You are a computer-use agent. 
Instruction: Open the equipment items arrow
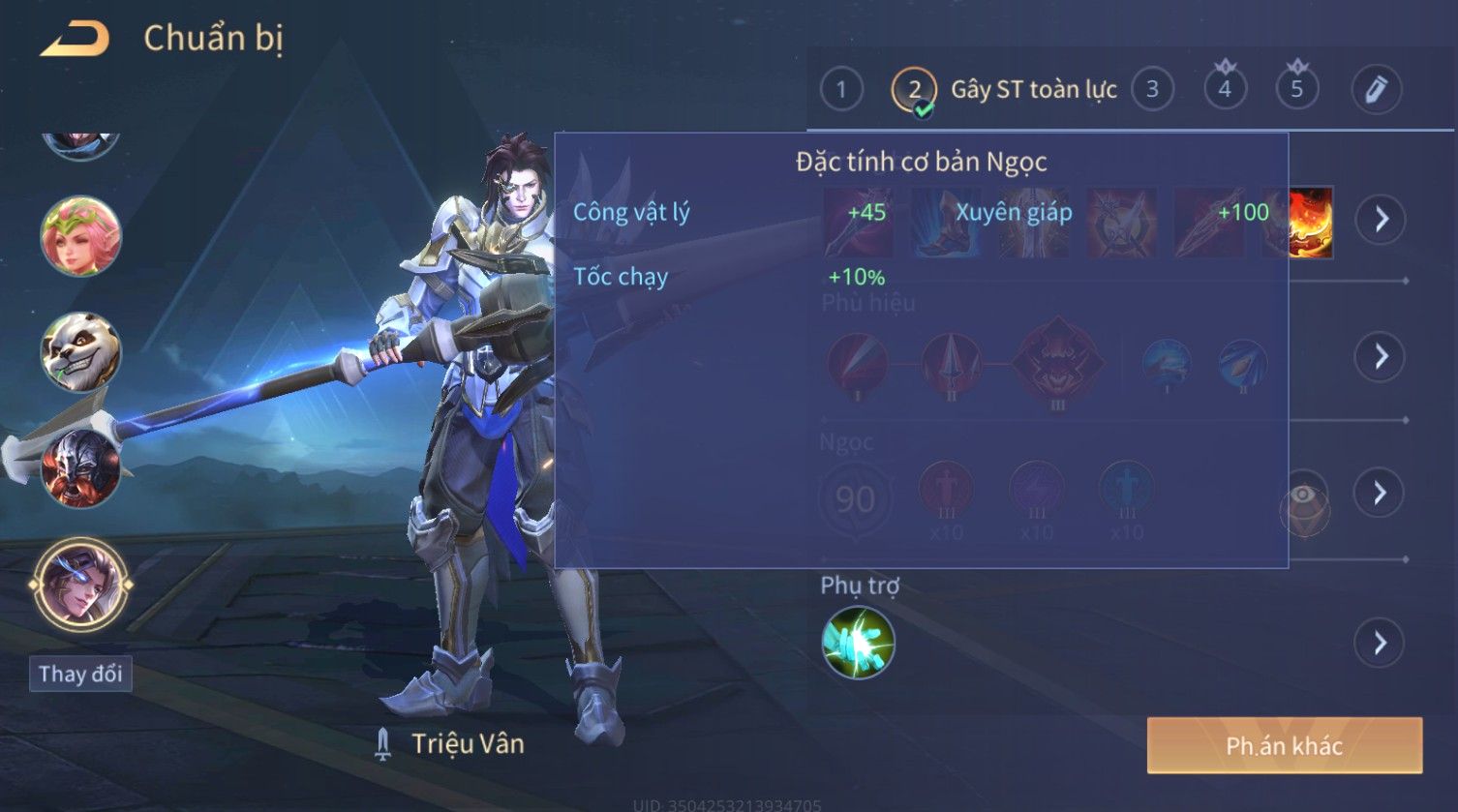[x=1381, y=219]
